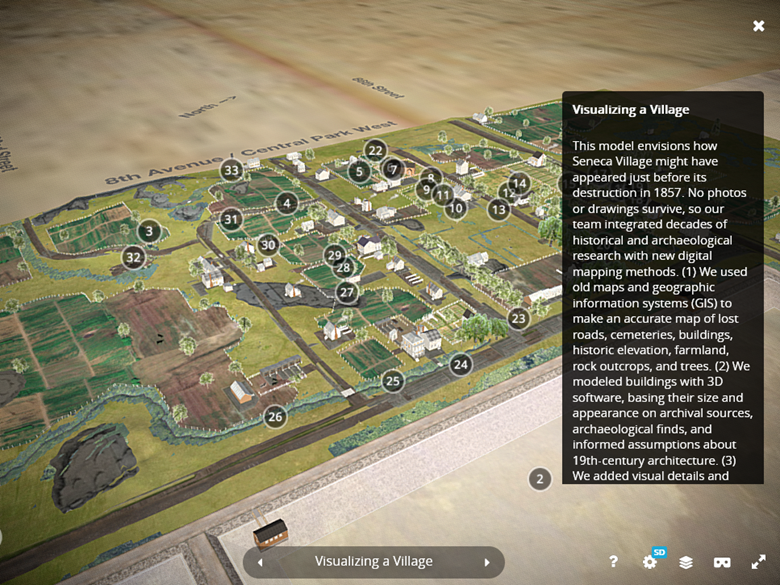This screenshot has width=780, height=585.
Task: Close the viewer with the X button
Action: pos(759,26)
